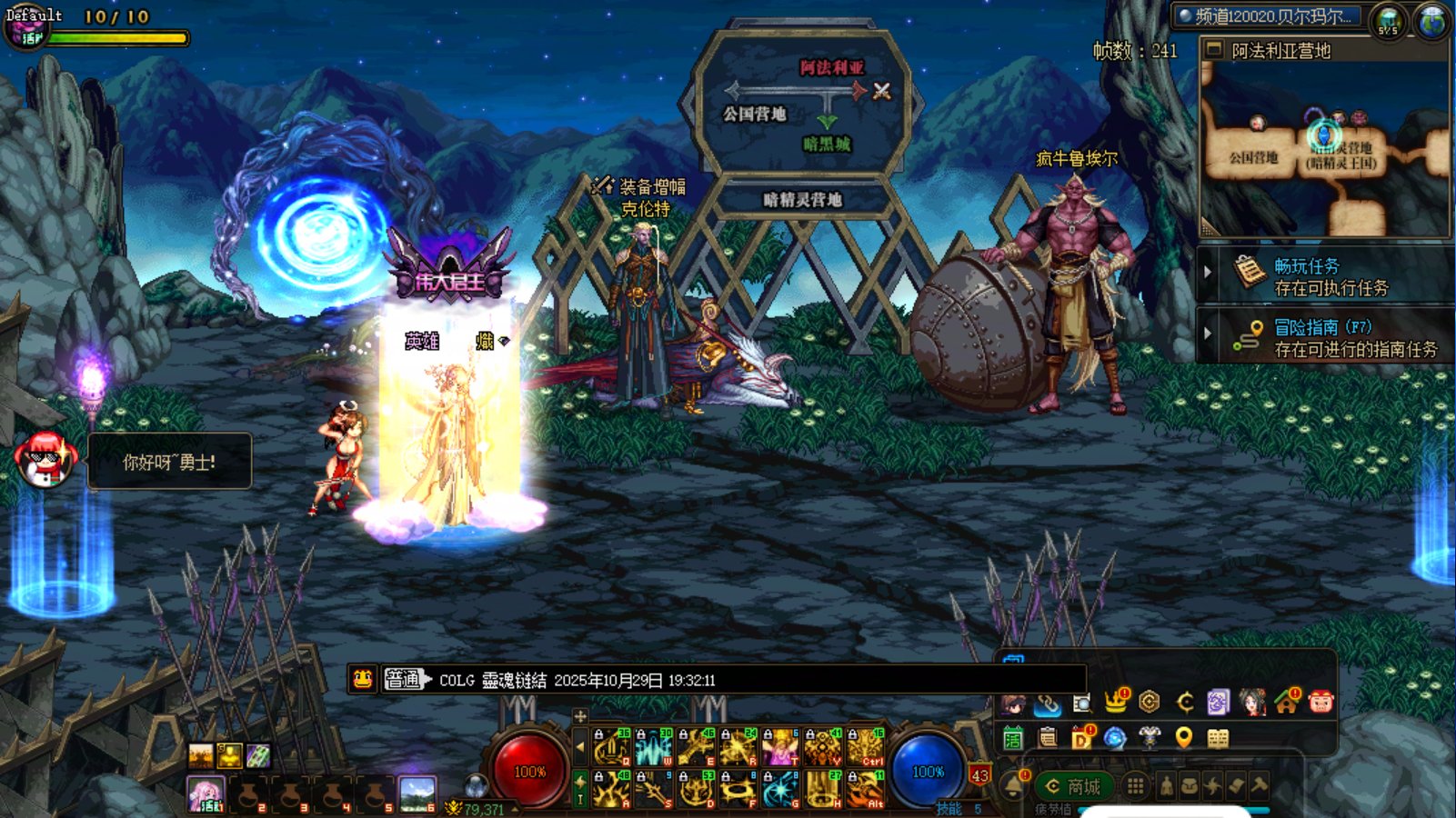Open the hammer icon menu button

1260,785
